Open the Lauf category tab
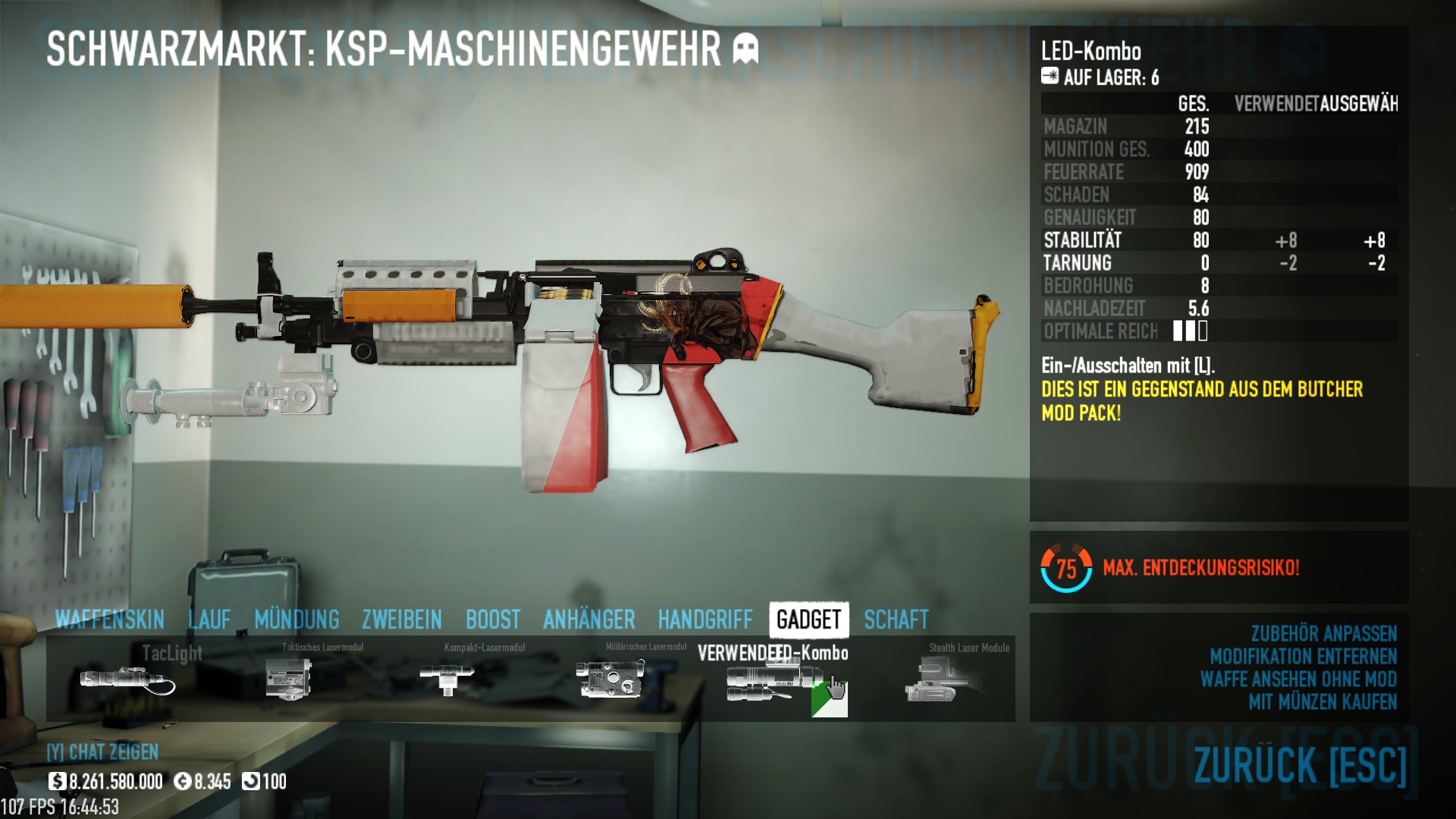The height and width of the screenshot is (819, 1456). (x=209, y=620)
